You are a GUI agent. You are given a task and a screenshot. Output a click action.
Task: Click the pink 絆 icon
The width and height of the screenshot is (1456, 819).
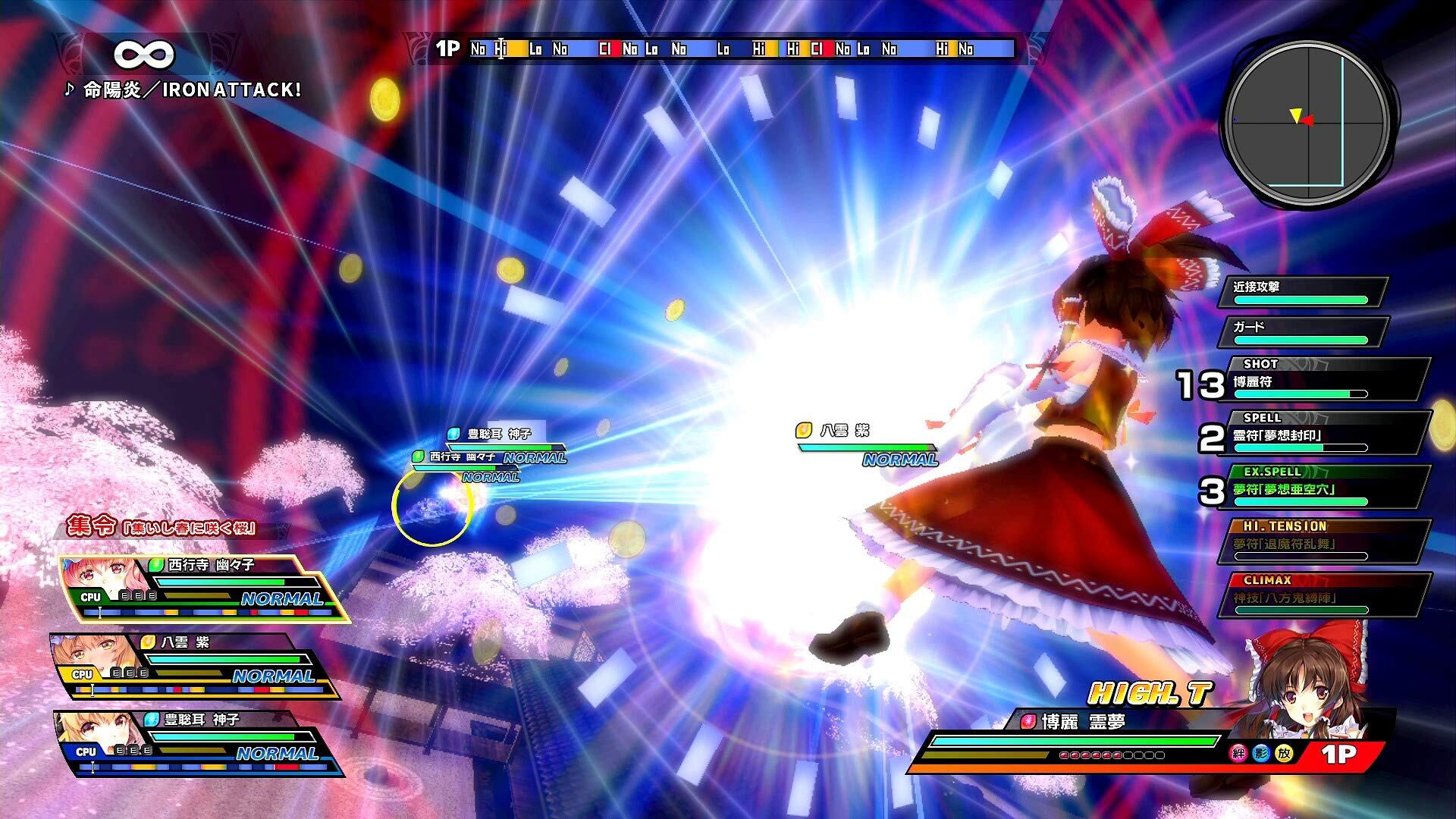click(1238, 754)
